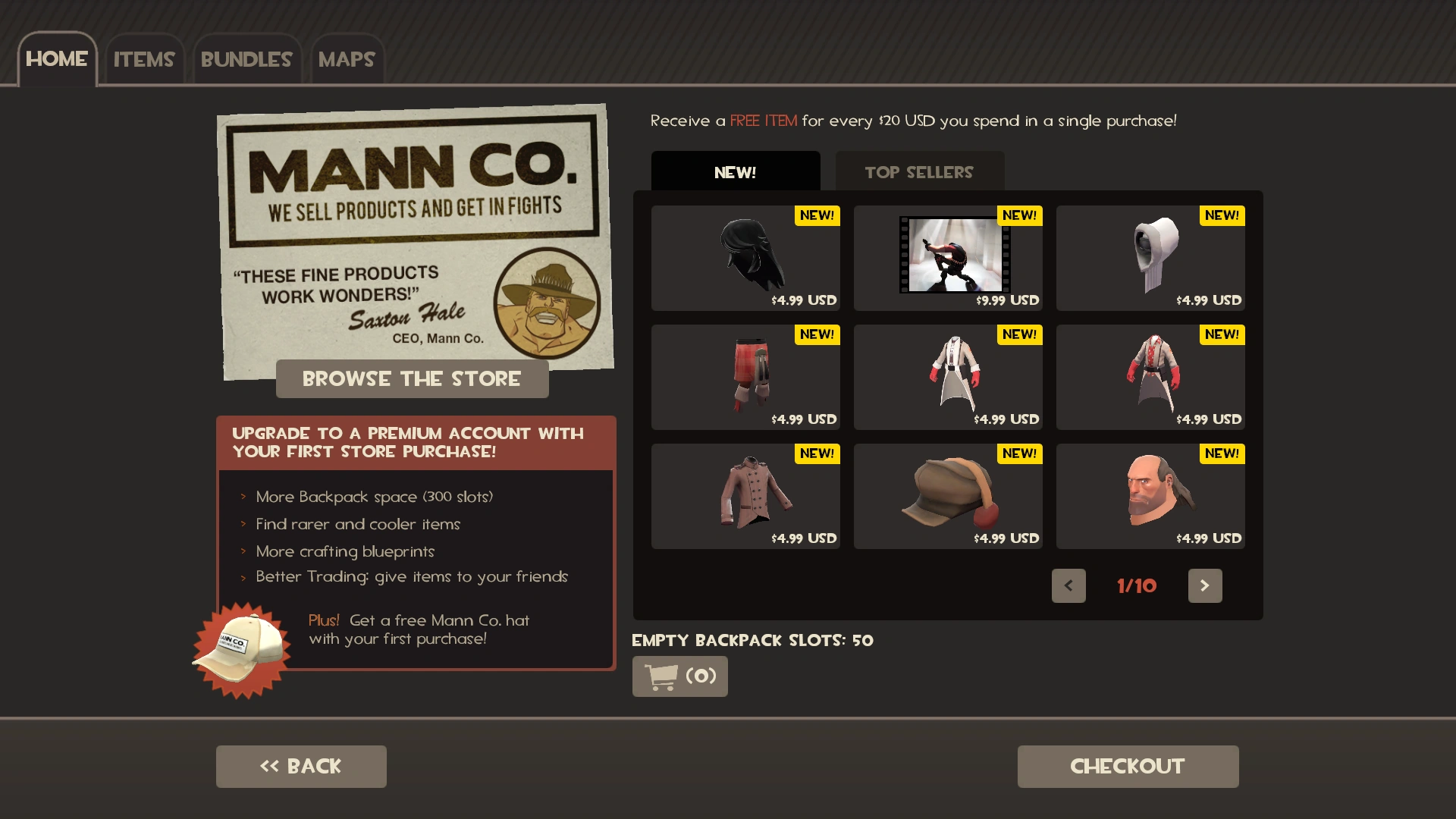Image resolution: width=1456 pixels, height=819 pixels.
Task: Click the CHECKOUT button
Action: coord(1127,766)
